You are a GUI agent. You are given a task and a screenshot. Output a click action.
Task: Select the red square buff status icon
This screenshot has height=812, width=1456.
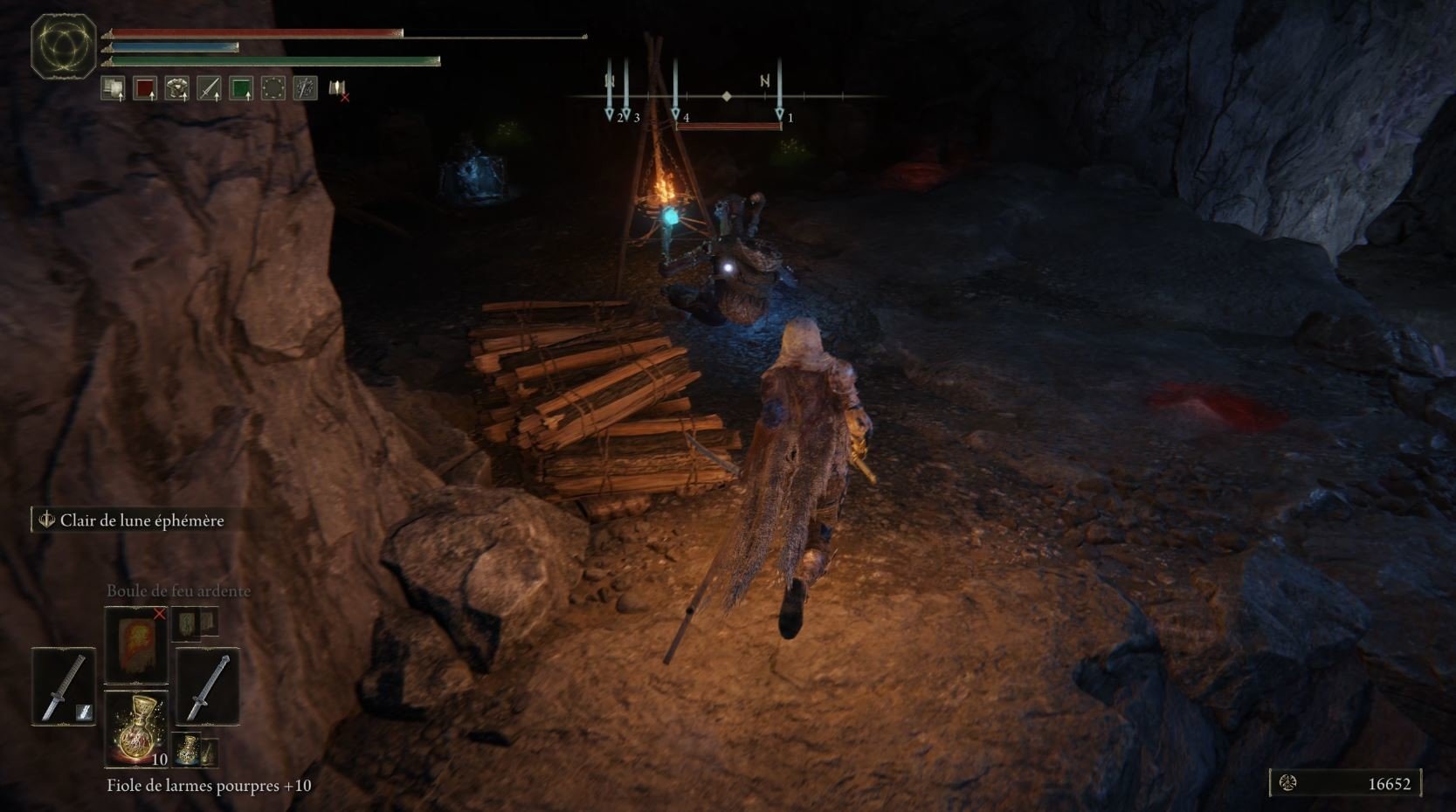coord(145,88)
